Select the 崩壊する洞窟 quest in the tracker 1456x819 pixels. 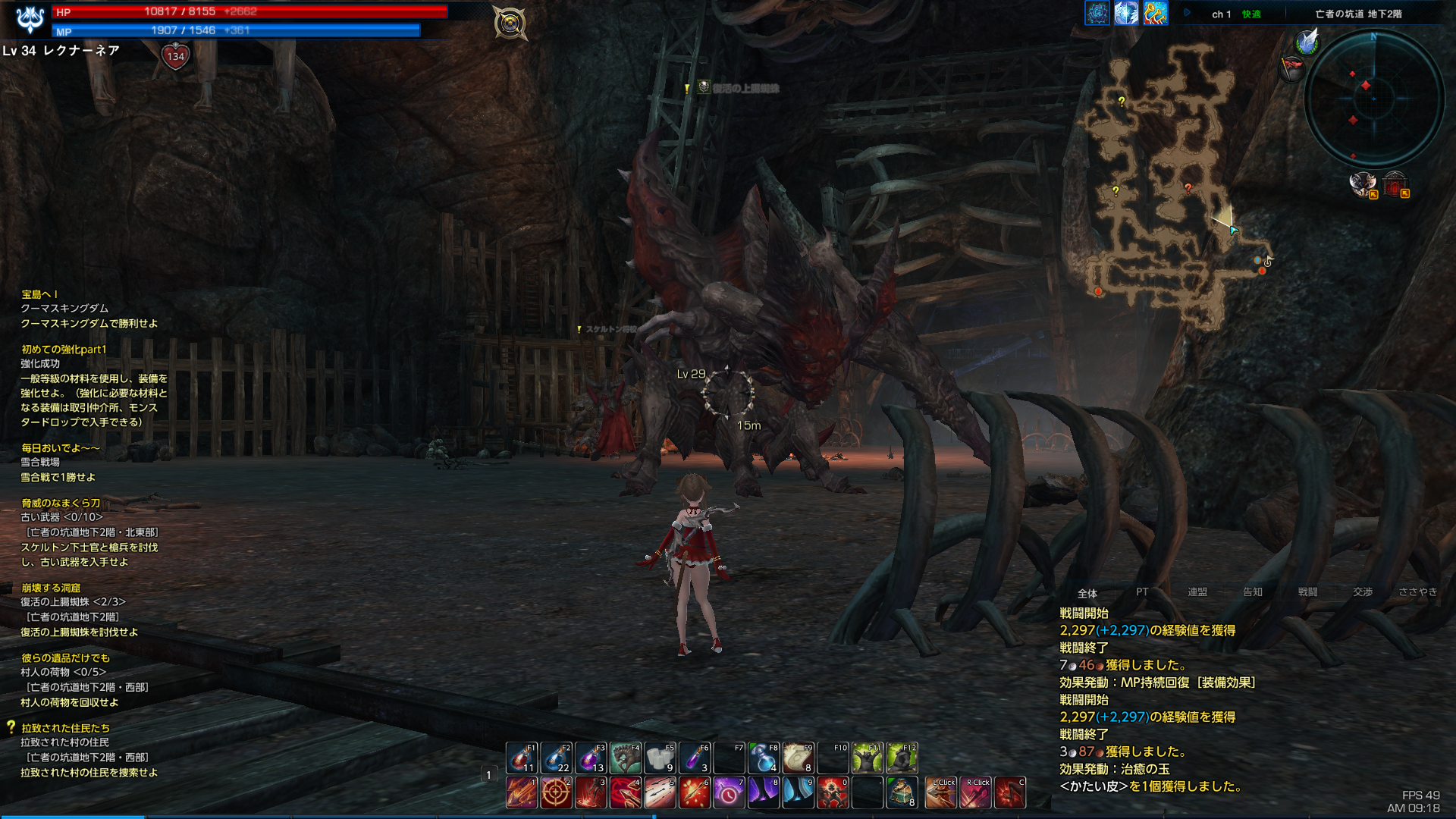point(51,588)
